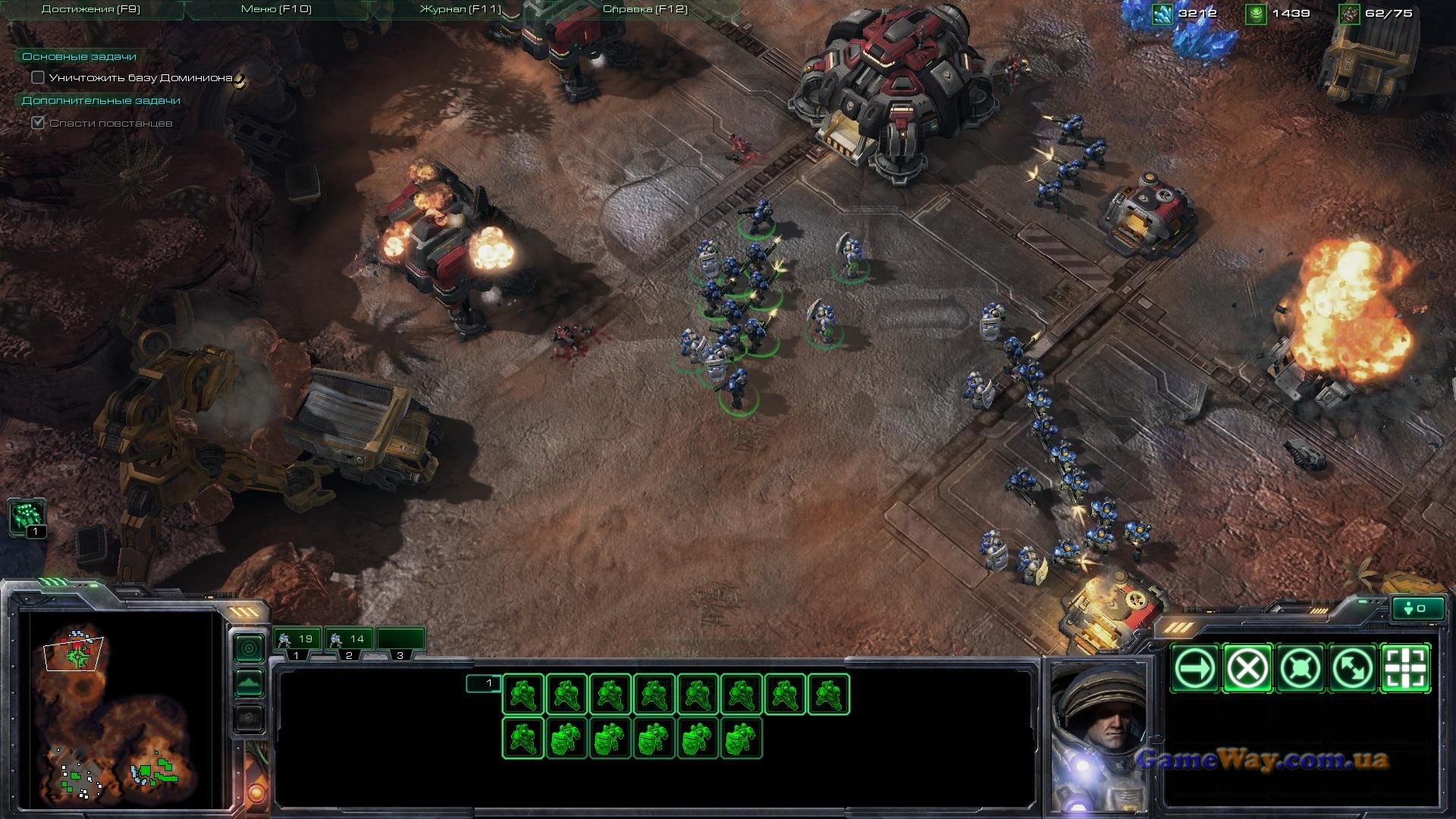Image resolution: width=1456 pixels, height=819 pixels.
Task: Open the Достижения (F9) achievements panel
Action: pos(90,9)
